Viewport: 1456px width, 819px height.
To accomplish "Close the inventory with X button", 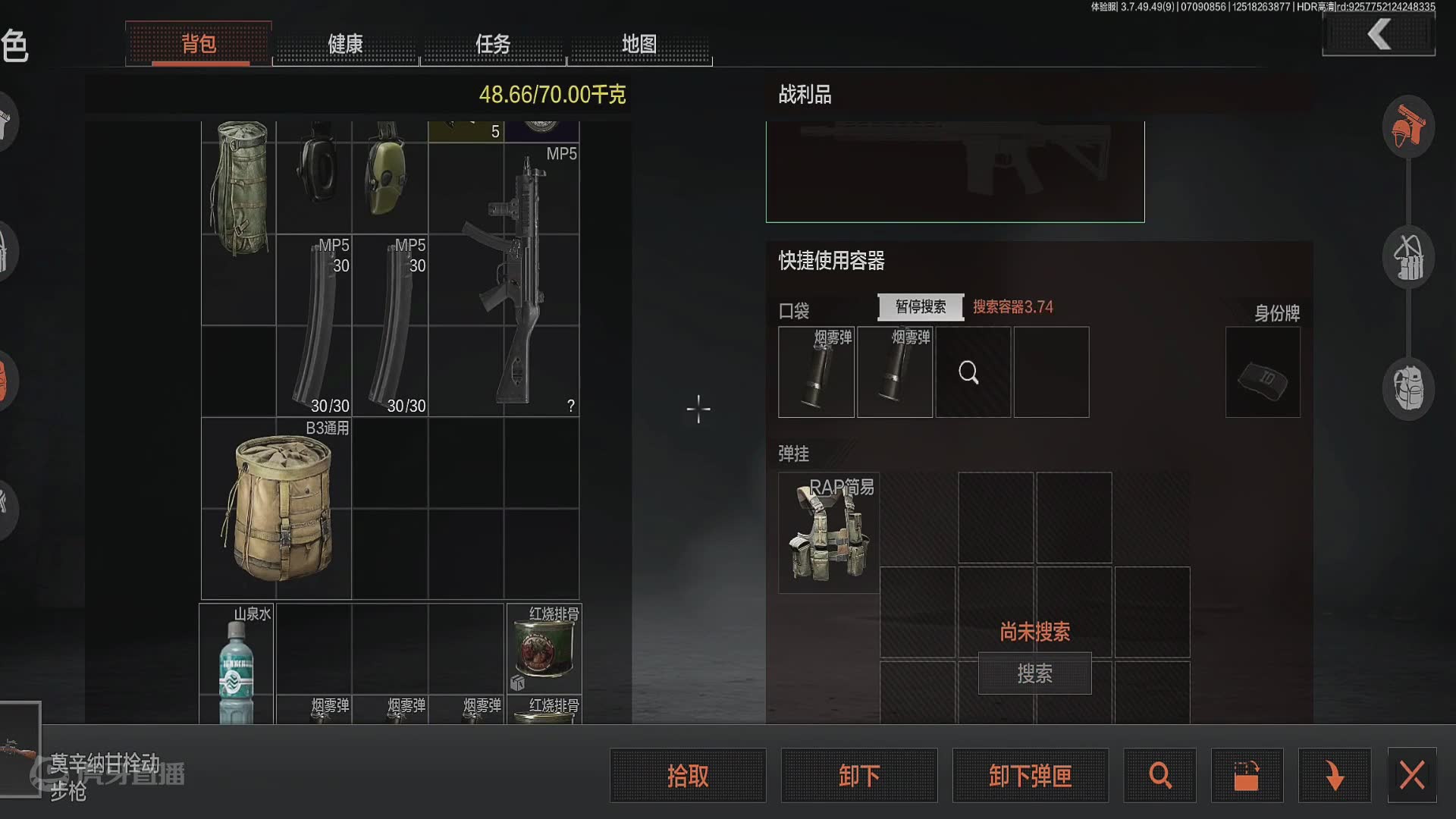I will click(1411, 776).
